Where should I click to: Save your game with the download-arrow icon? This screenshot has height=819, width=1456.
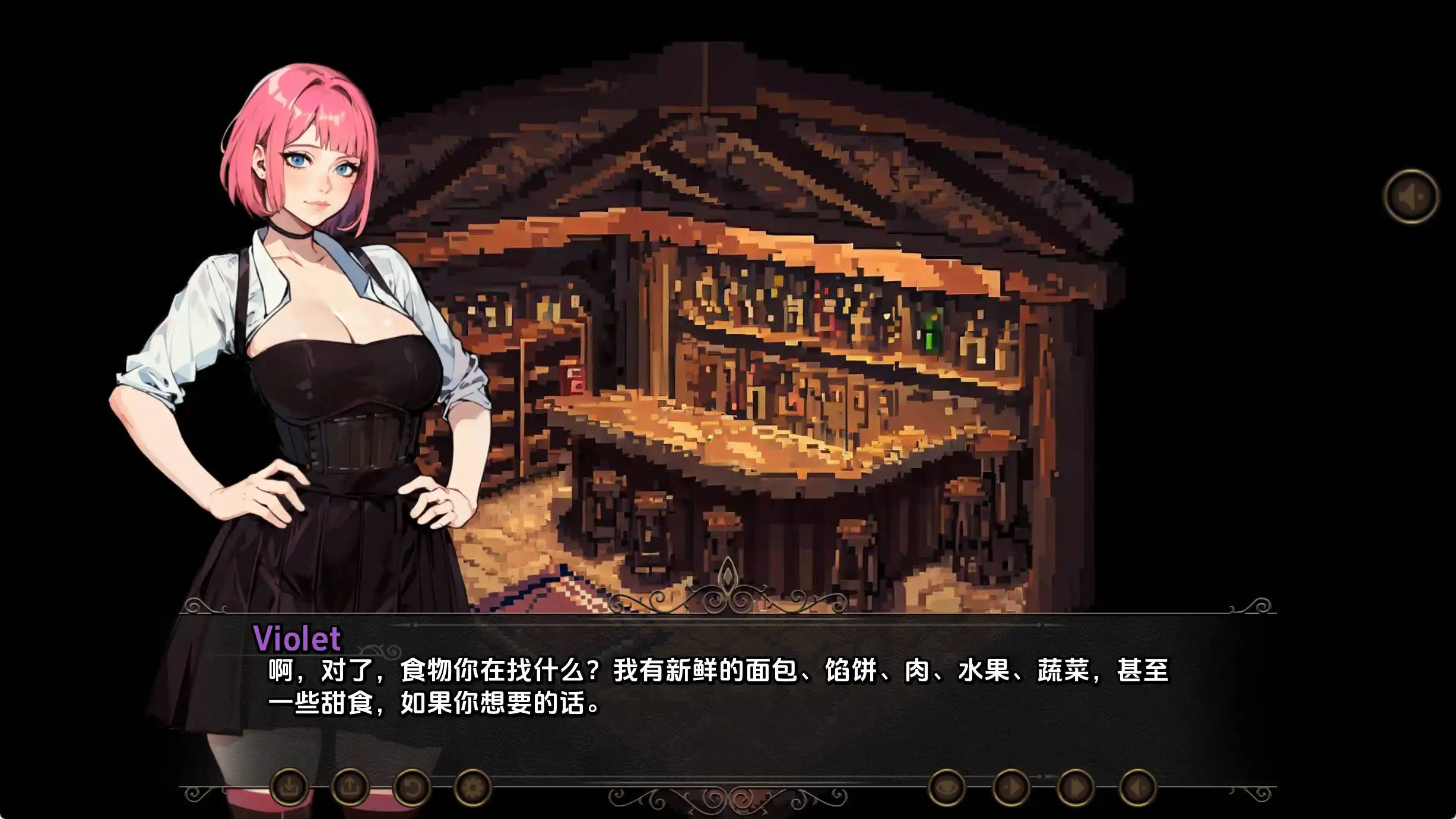click(291, 786)
